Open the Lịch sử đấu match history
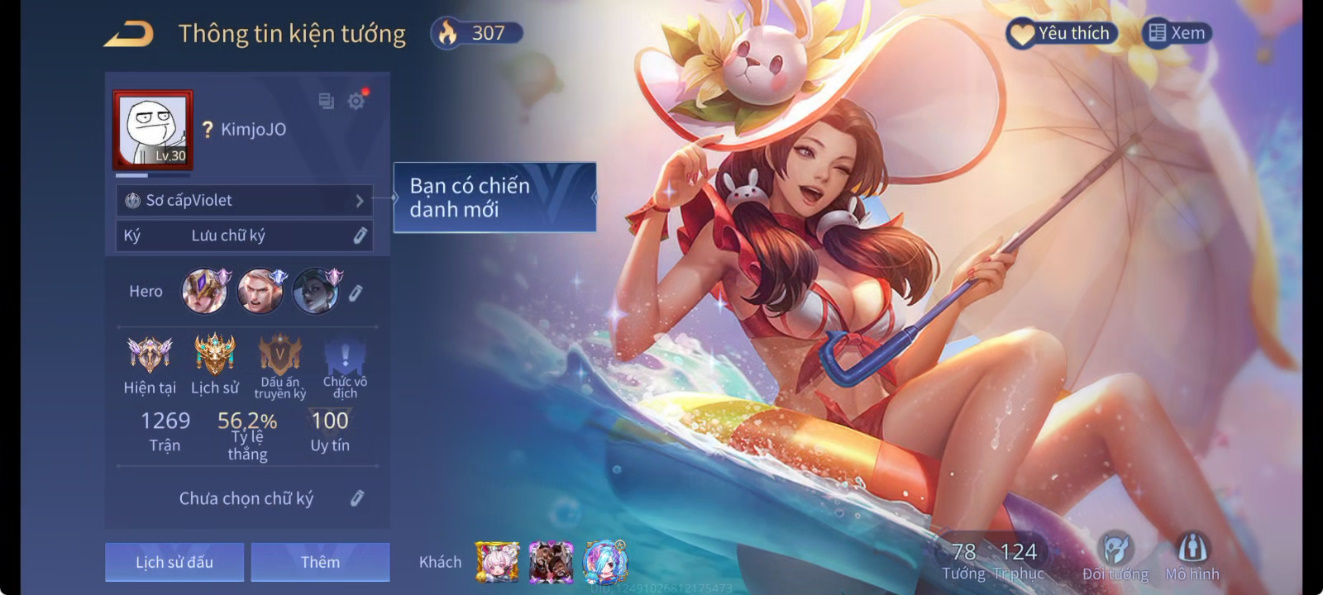Screen dimensions: 1323x595 pyautogui.click(x=174, y=562)
